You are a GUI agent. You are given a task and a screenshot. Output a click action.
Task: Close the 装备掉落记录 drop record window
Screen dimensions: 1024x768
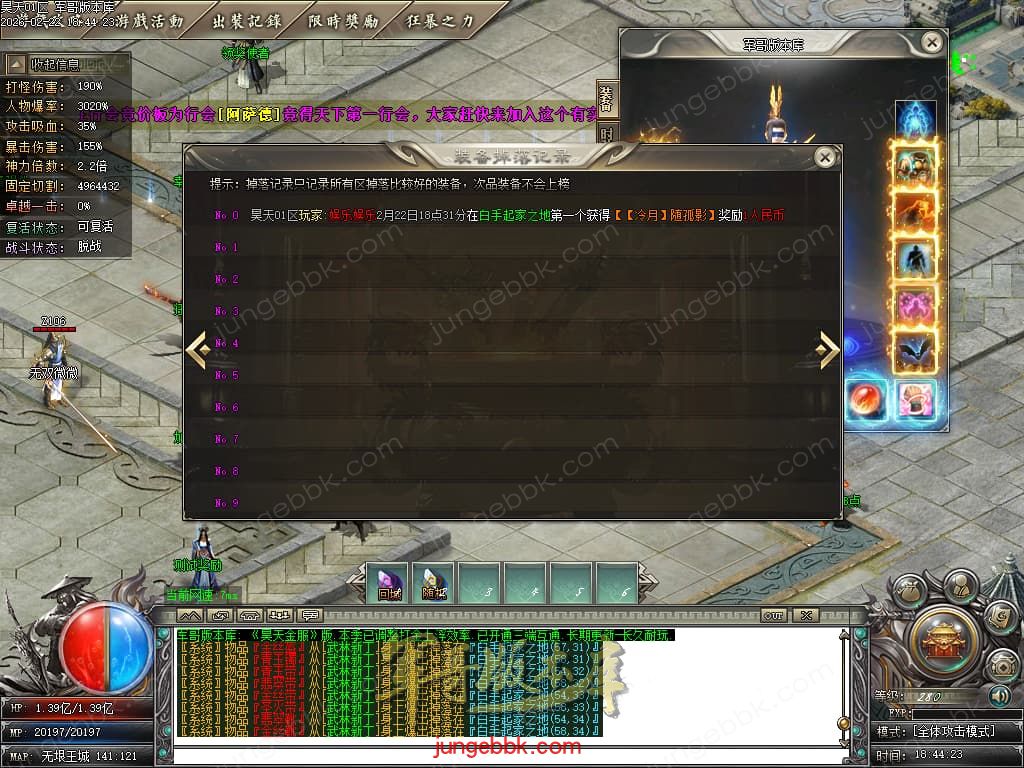tap(825, 157)
